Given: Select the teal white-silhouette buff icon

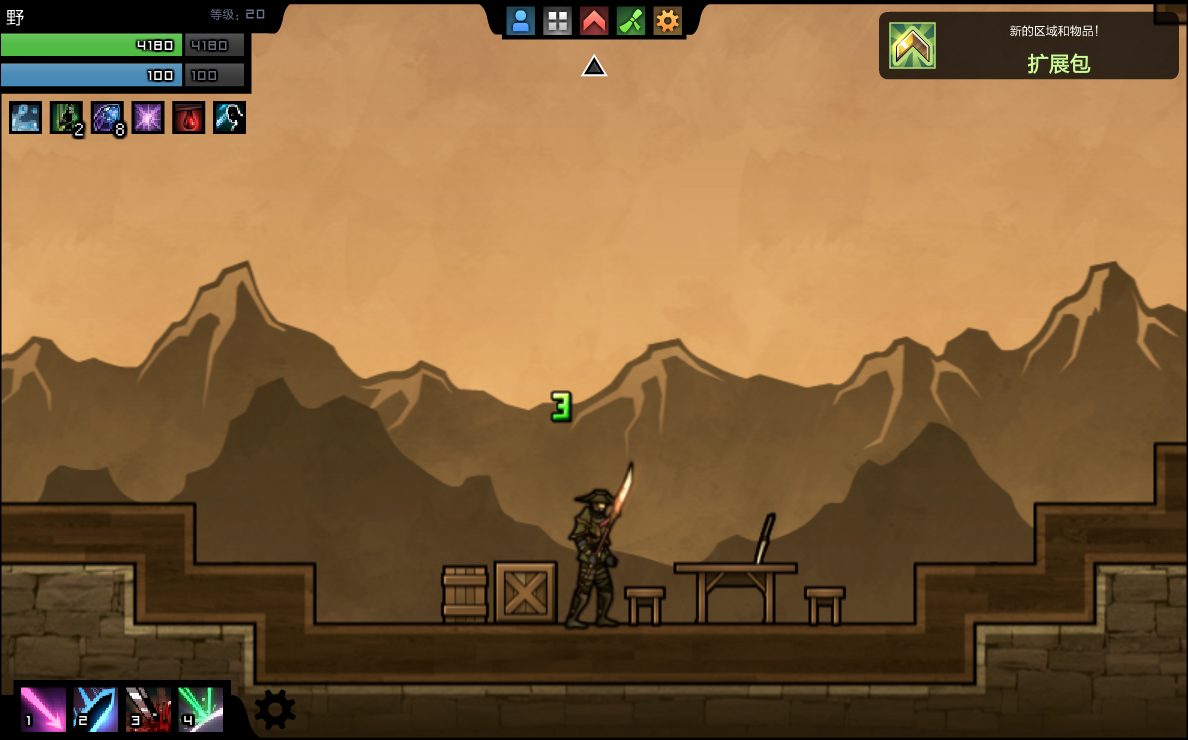Looking at the screenshot, I should point(229,118).
